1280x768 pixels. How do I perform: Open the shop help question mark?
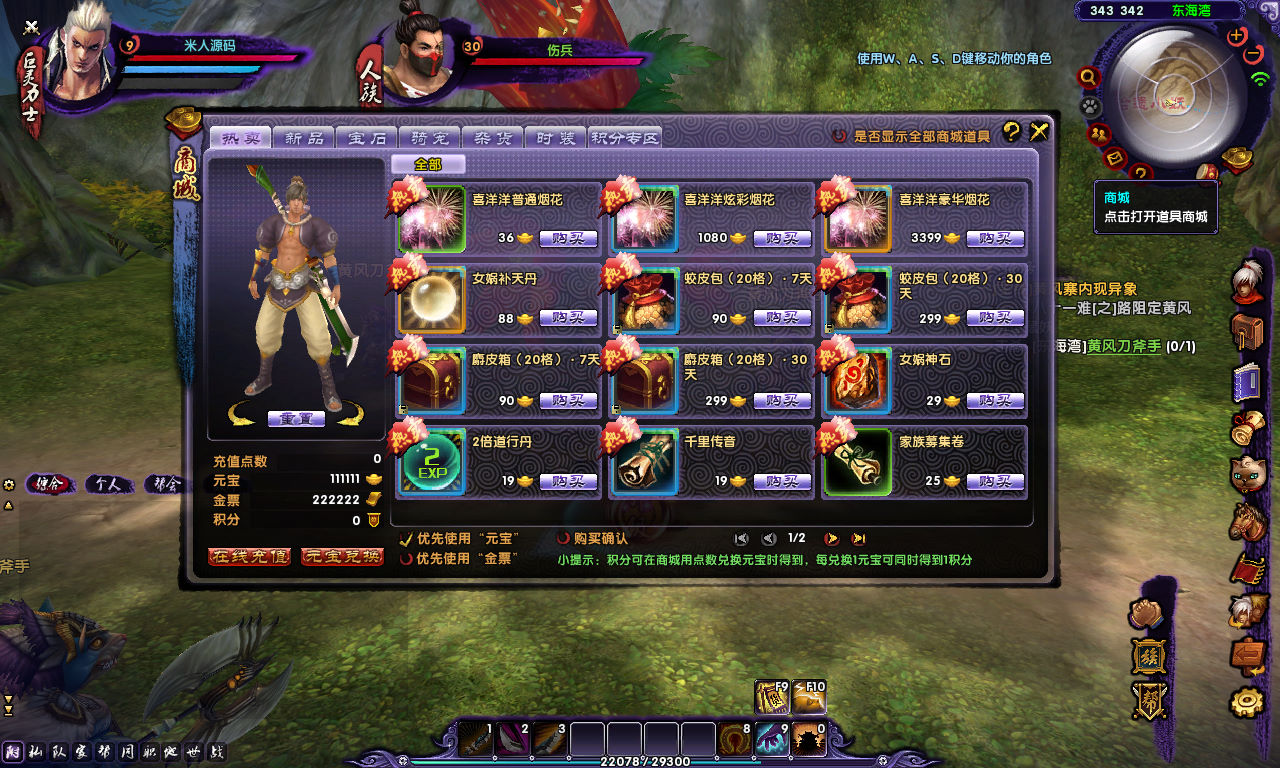tap(1011, 131)
